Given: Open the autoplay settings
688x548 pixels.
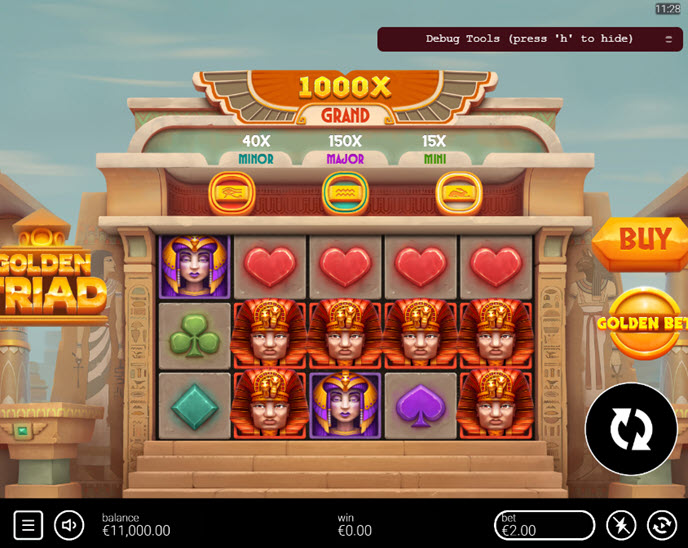Looking at the screenshot, I should coord(661,524).
